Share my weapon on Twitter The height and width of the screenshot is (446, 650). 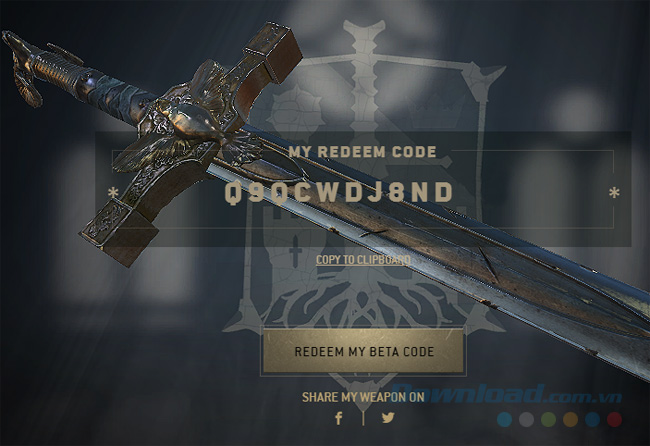[388, 418]
